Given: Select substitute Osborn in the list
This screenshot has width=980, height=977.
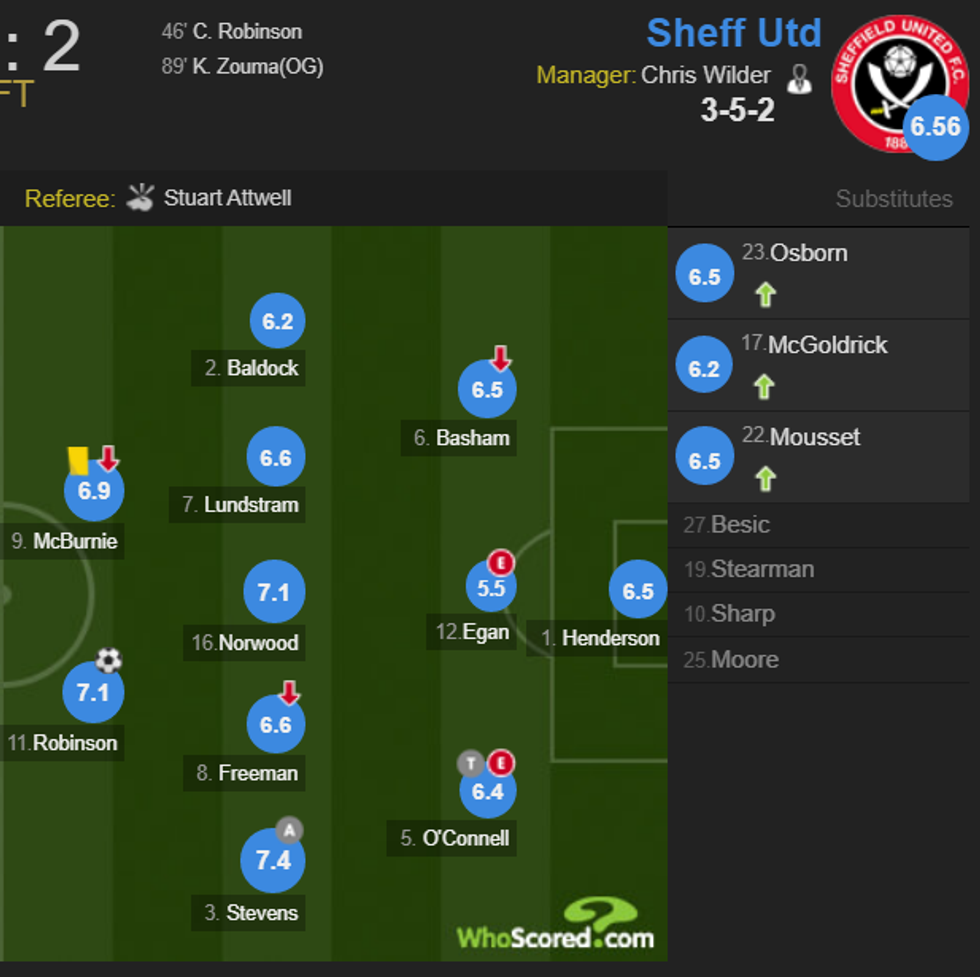Looking at the screenshot, I should 808,253.
